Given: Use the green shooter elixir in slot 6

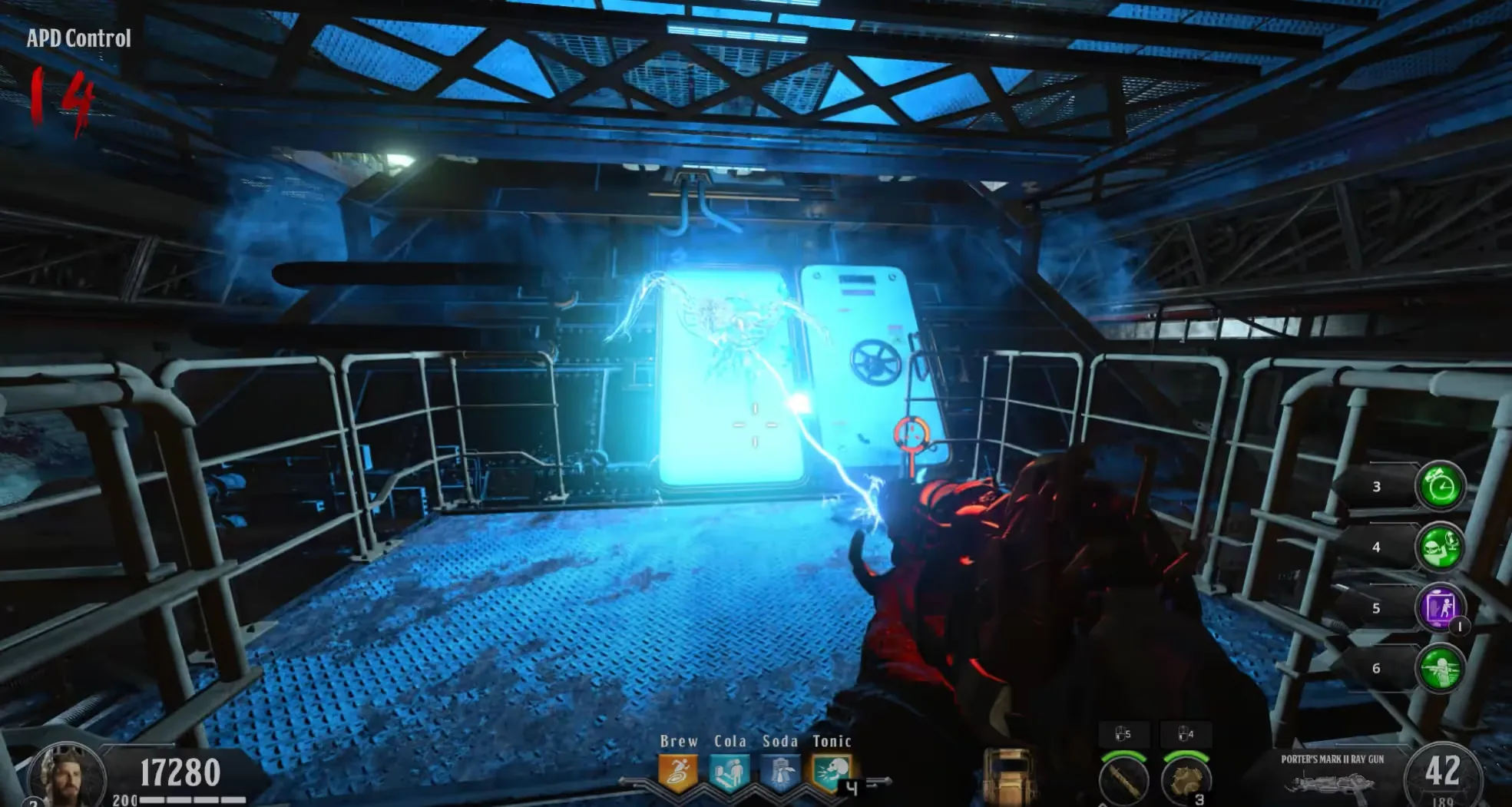Looking at the screenshot, I should point(1440,668).
